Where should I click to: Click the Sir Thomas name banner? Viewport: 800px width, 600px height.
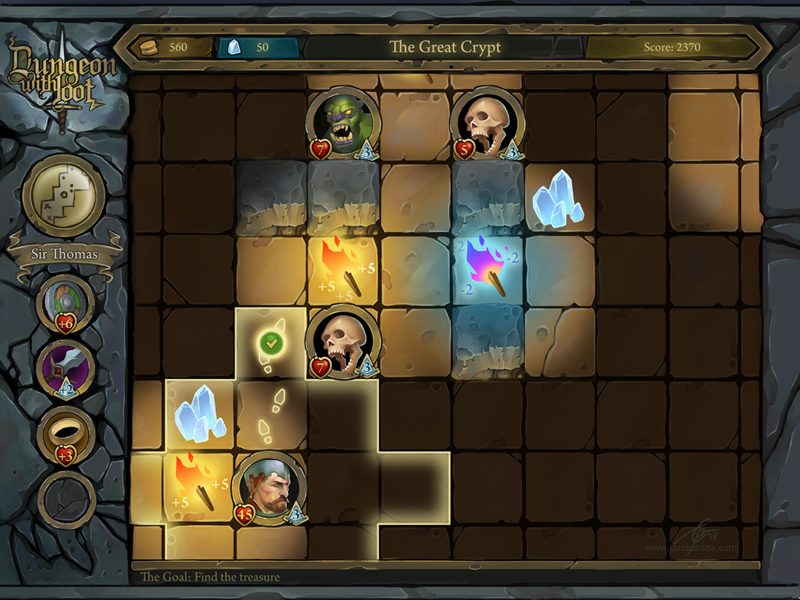[64, 254]
